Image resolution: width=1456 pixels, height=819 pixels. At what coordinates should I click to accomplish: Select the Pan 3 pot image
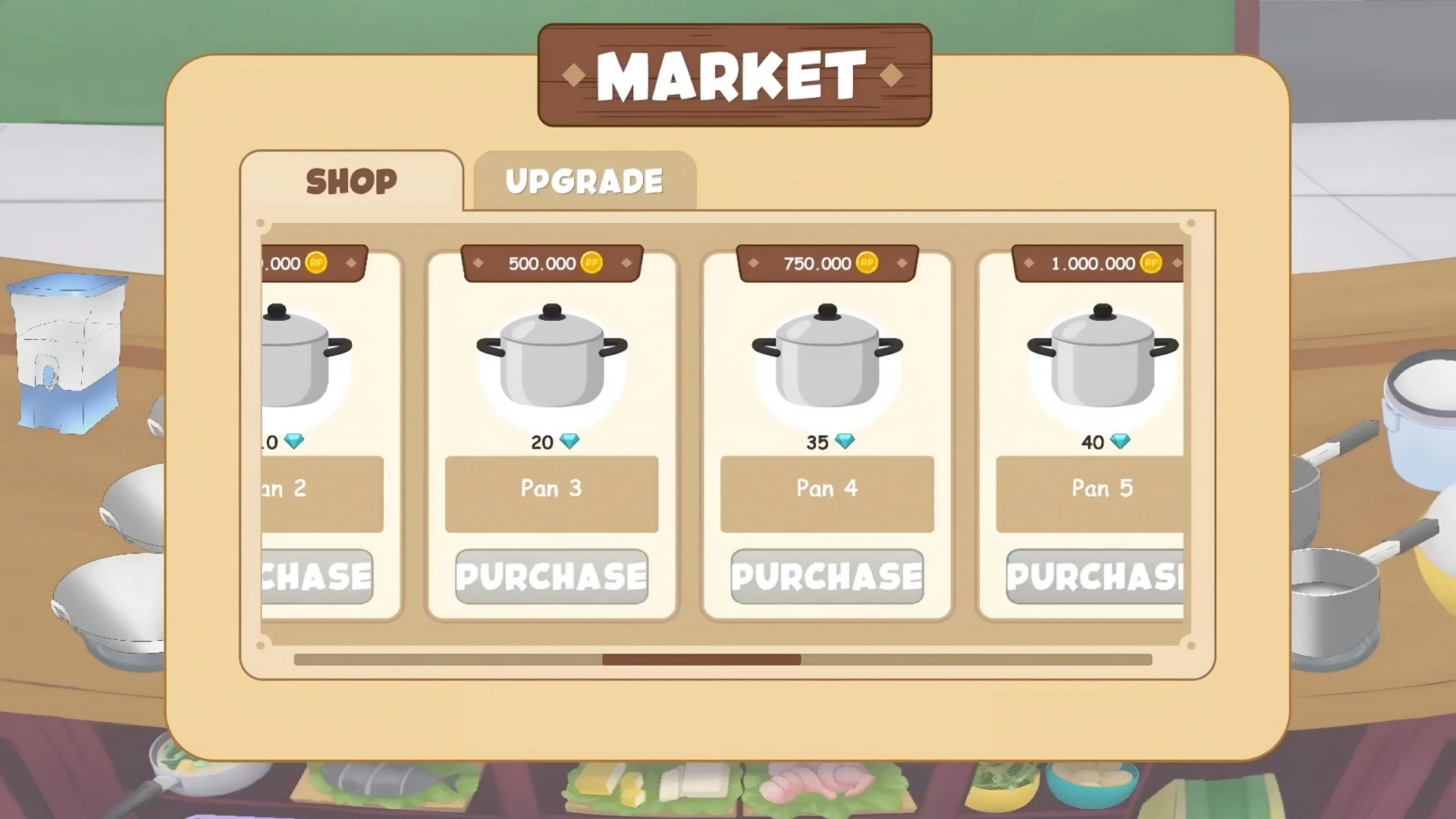tap(551, 356)
